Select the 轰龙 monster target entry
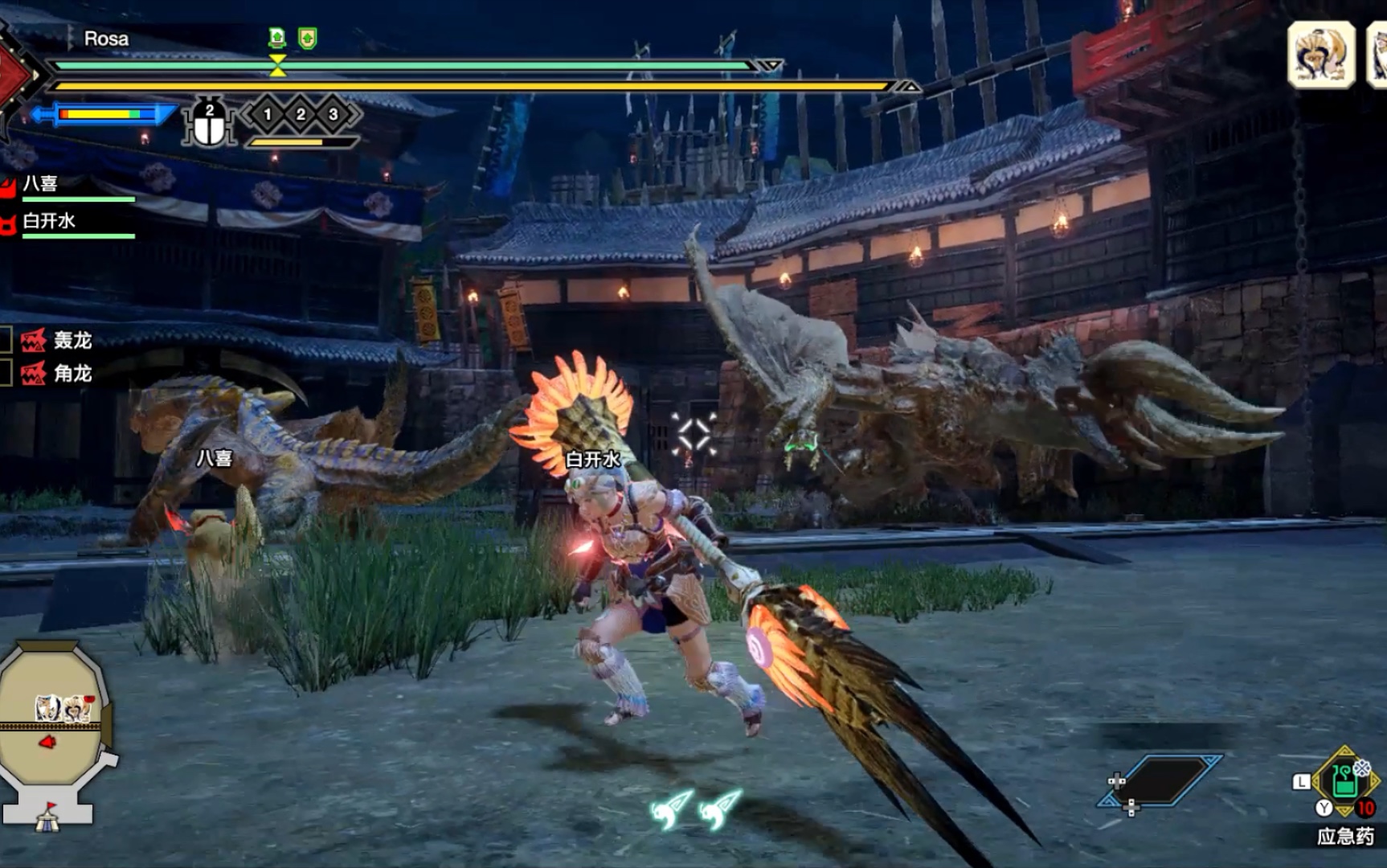This screenshot has height=868, width=1387. (x=58, y=341)
